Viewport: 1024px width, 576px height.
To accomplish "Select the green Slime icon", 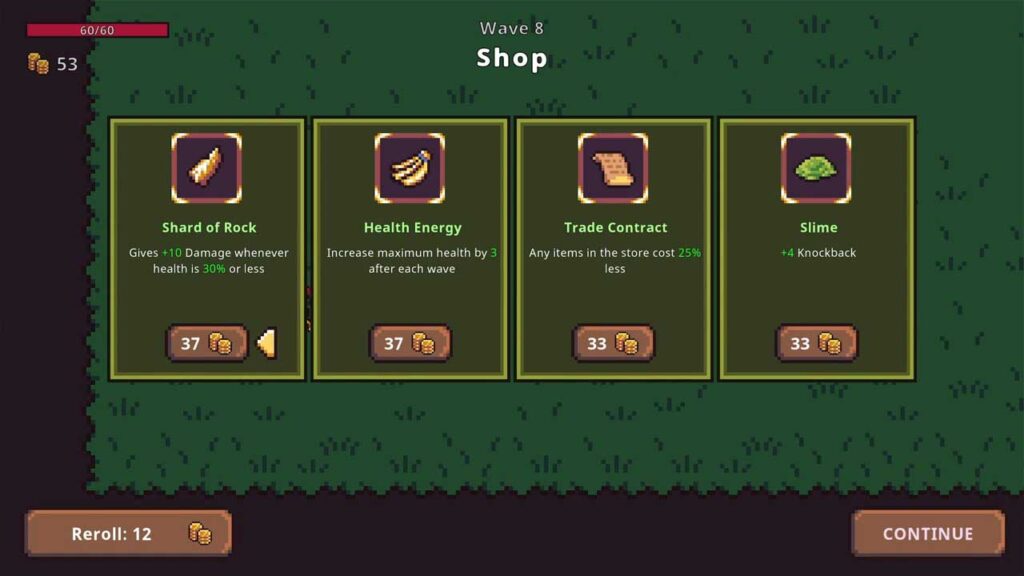I will click(816, 168).
